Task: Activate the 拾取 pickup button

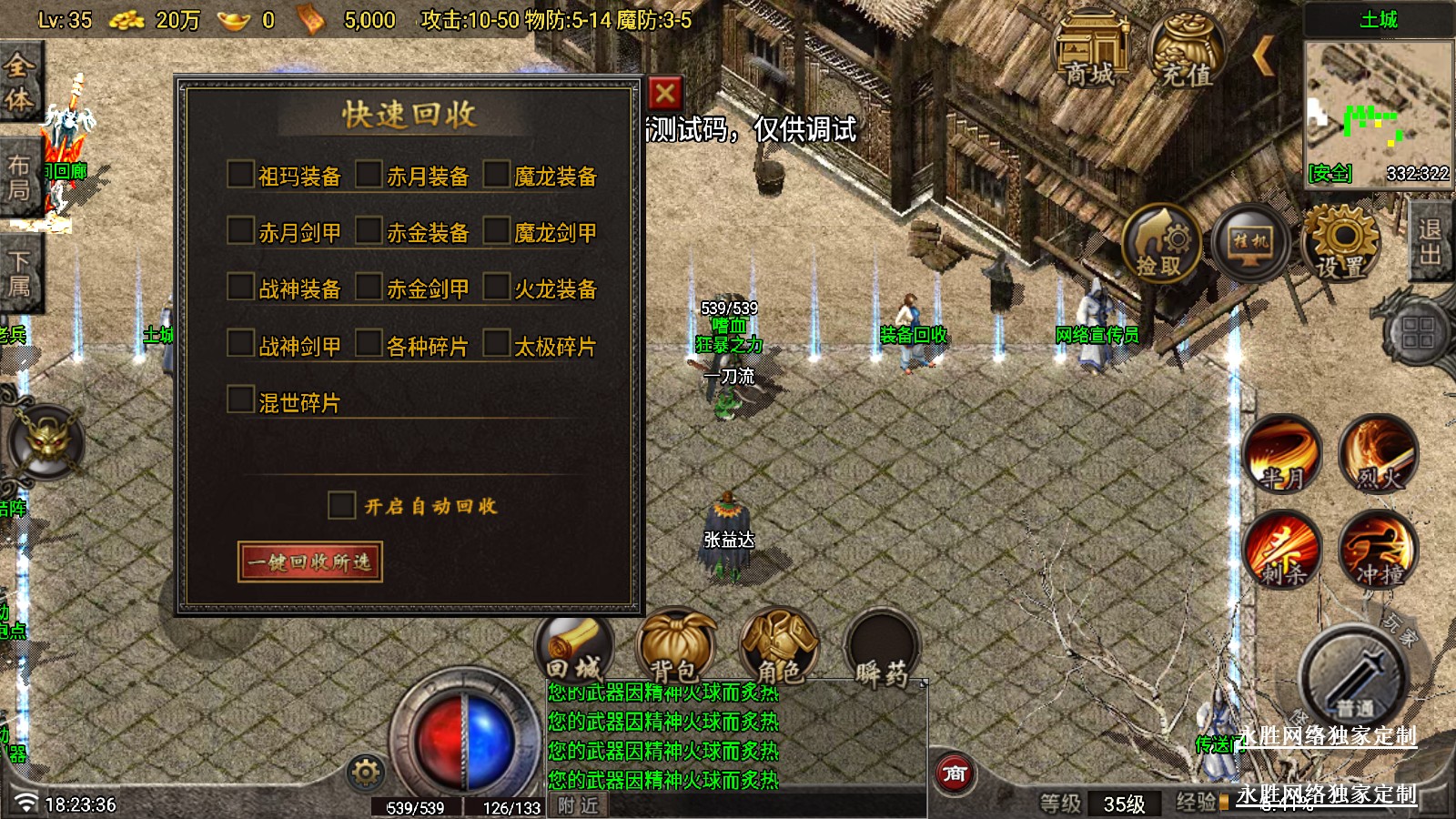Action: coord(1160,243)
